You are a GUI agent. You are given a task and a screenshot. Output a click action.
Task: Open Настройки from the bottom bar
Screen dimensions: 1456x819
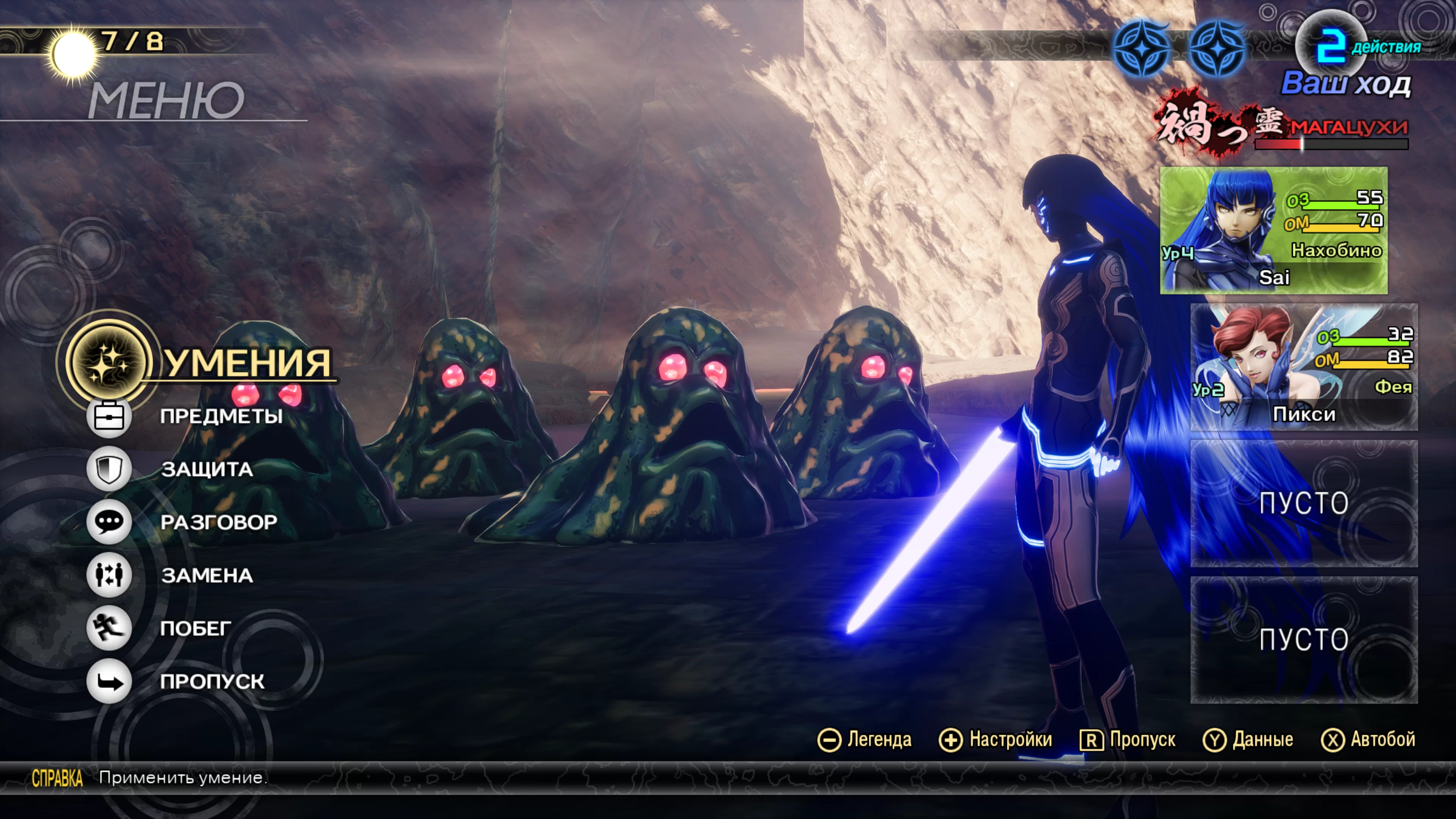pyautogui.click(x=996, y=740)
